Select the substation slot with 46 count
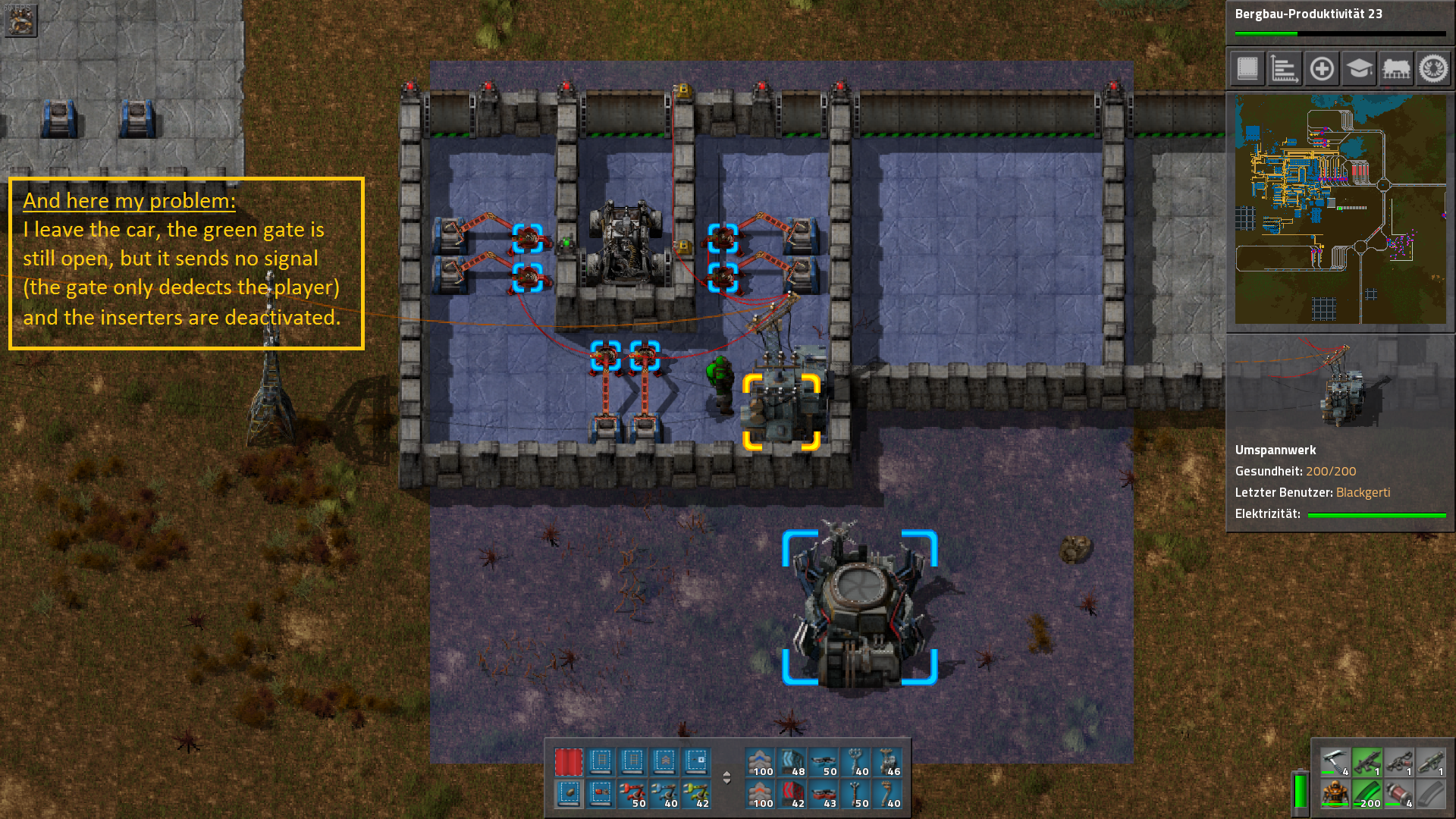This screenshot has height=819, width=1456. click(886, 762)
